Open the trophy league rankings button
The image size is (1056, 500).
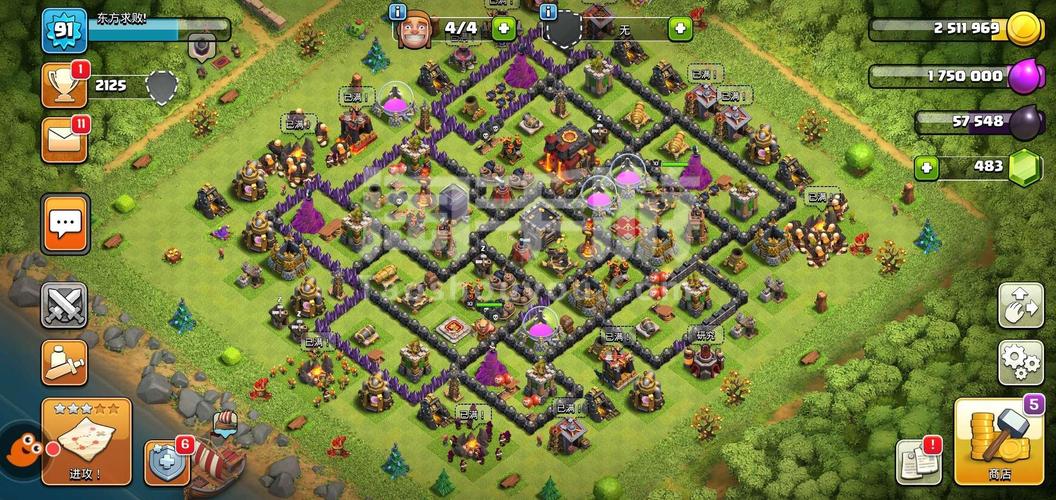[x=63, y=86]
